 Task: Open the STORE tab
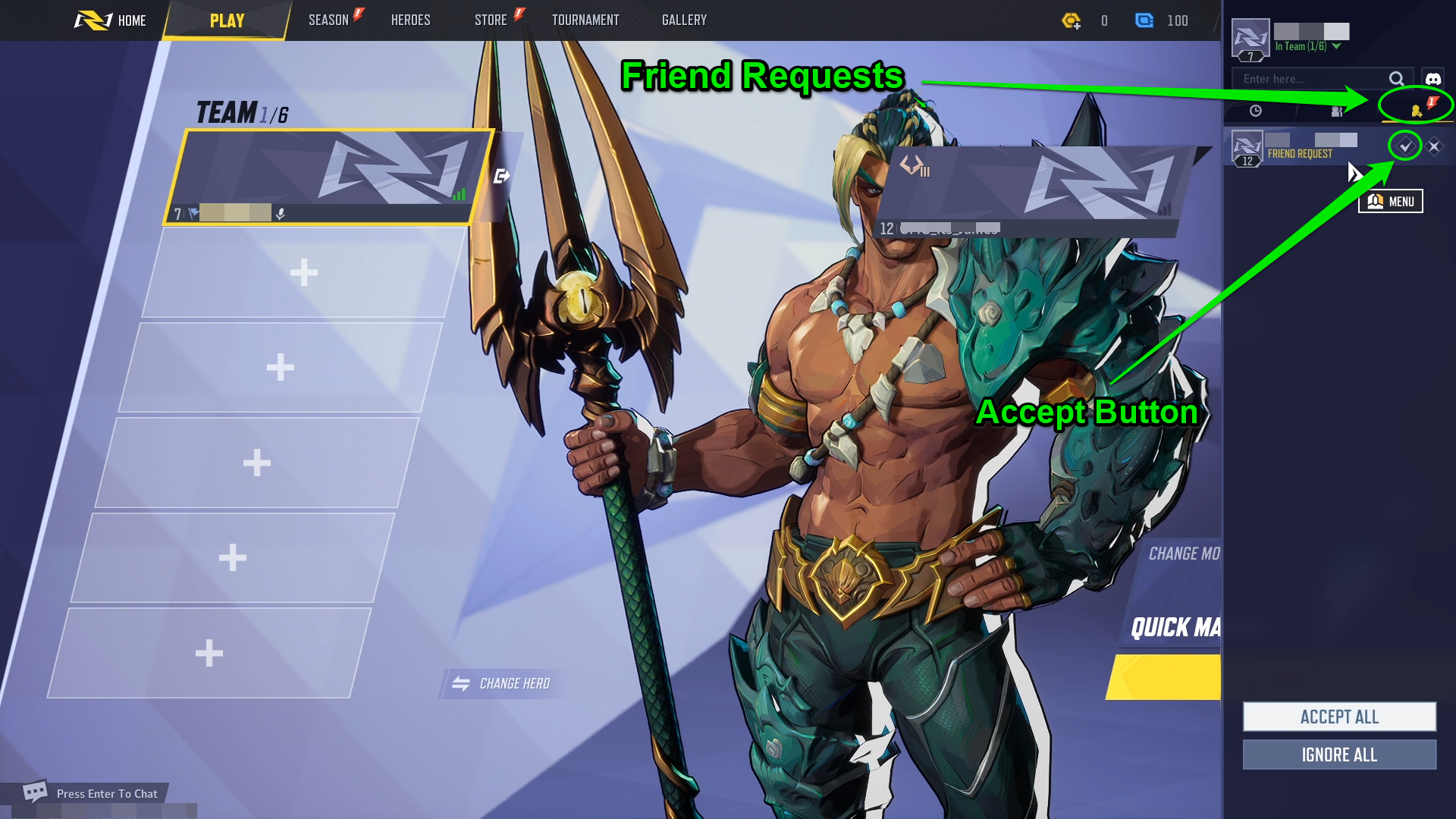(491, 20)
